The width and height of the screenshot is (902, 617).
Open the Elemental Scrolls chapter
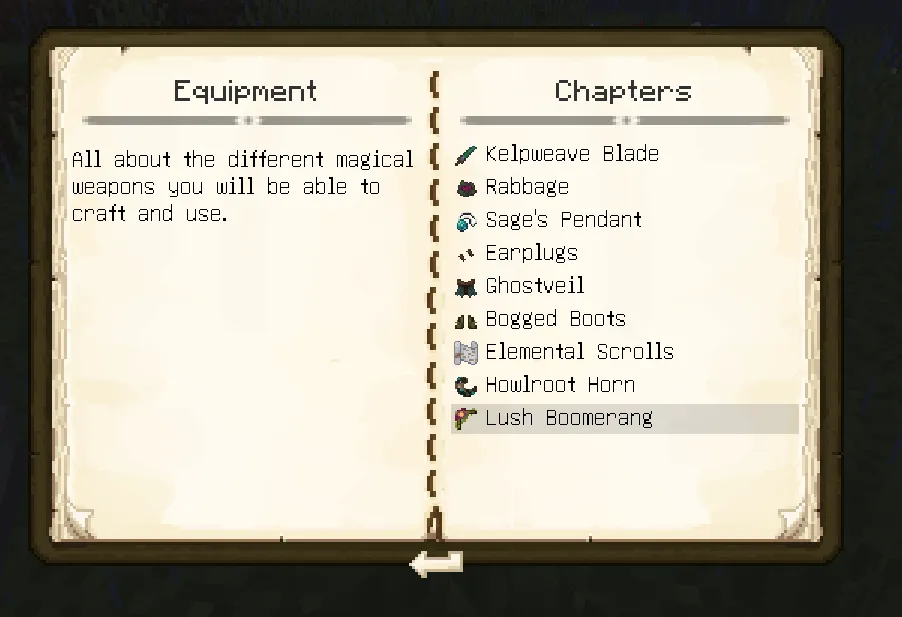tap(579, 352)
